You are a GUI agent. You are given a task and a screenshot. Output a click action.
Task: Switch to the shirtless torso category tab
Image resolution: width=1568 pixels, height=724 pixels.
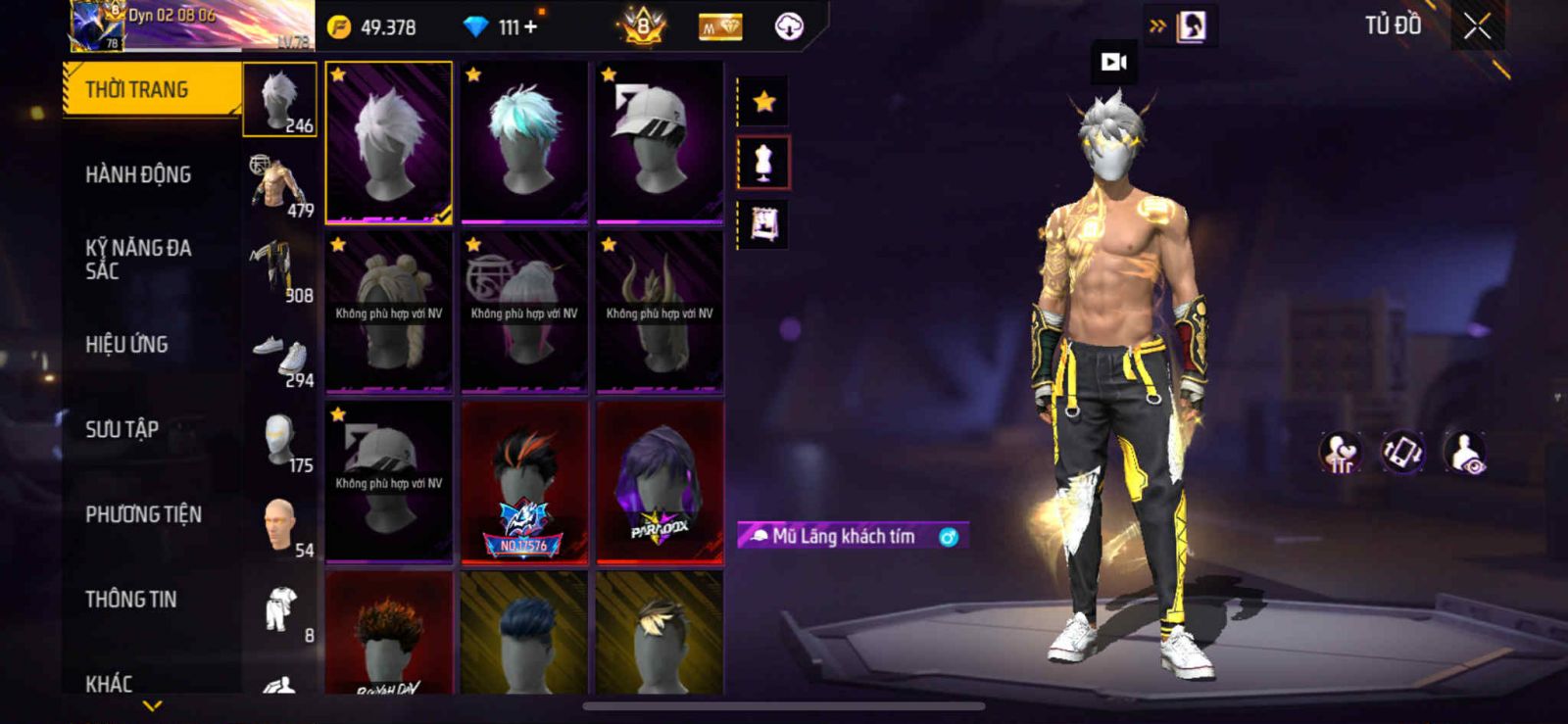click(280, 184)
